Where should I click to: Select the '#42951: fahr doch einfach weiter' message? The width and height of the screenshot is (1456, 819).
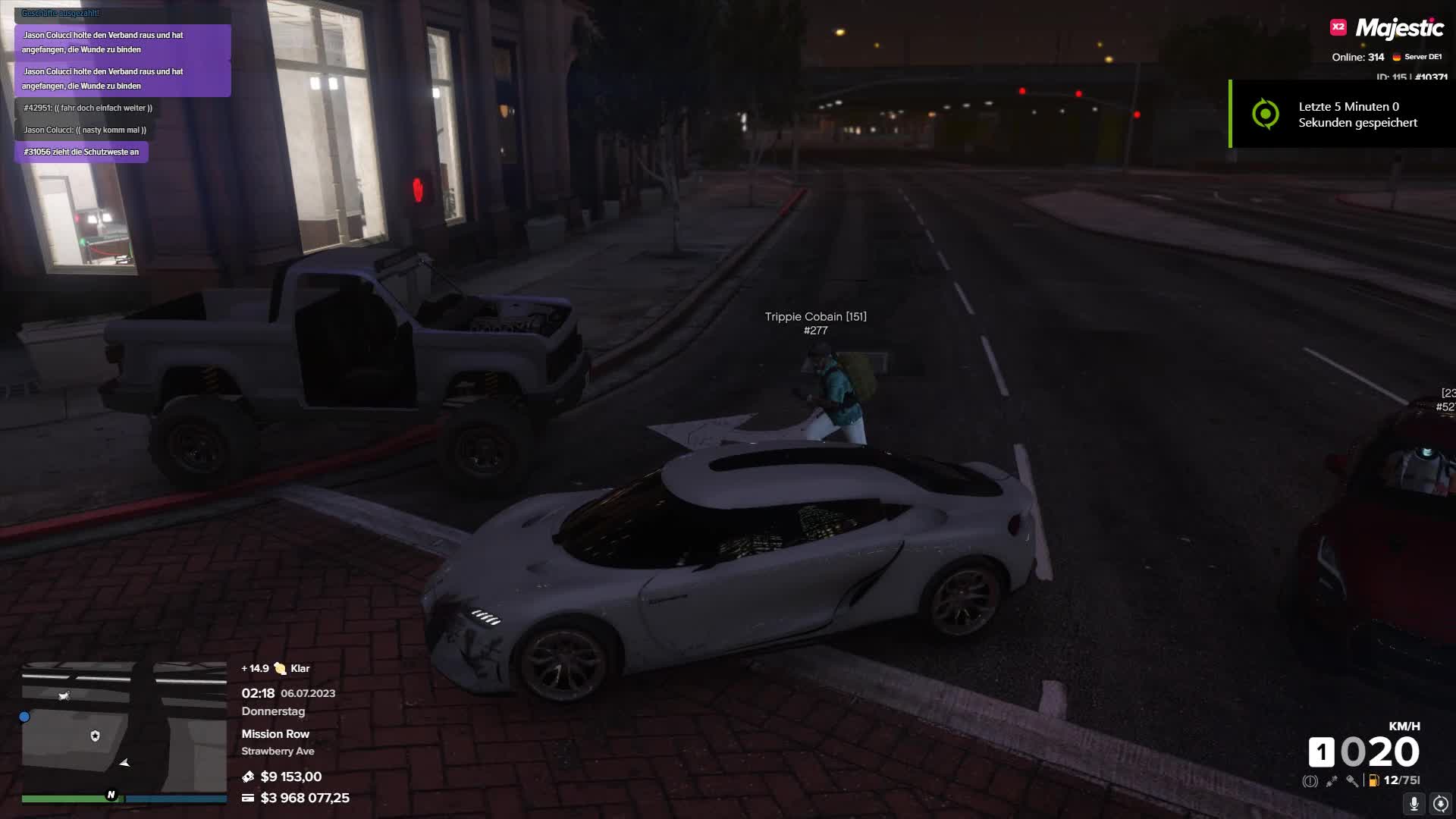pos(88,108)
